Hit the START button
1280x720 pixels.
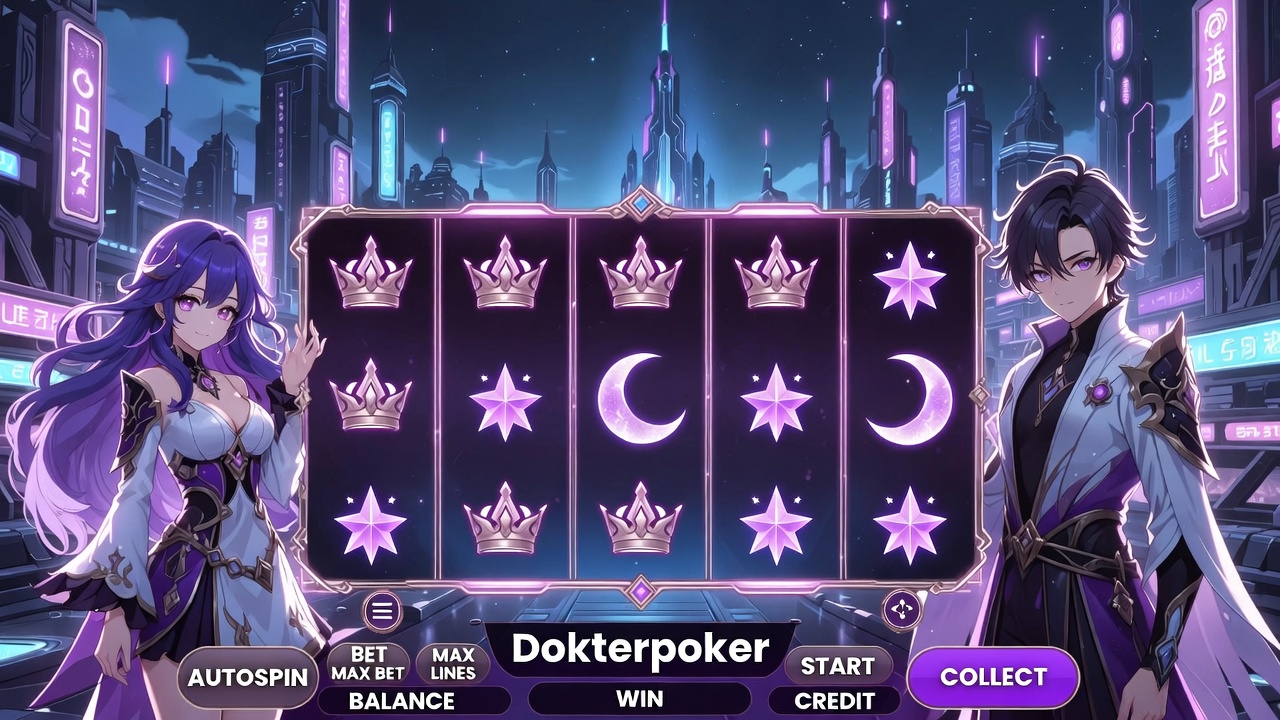pyautogui.click(x=837, y=666)
